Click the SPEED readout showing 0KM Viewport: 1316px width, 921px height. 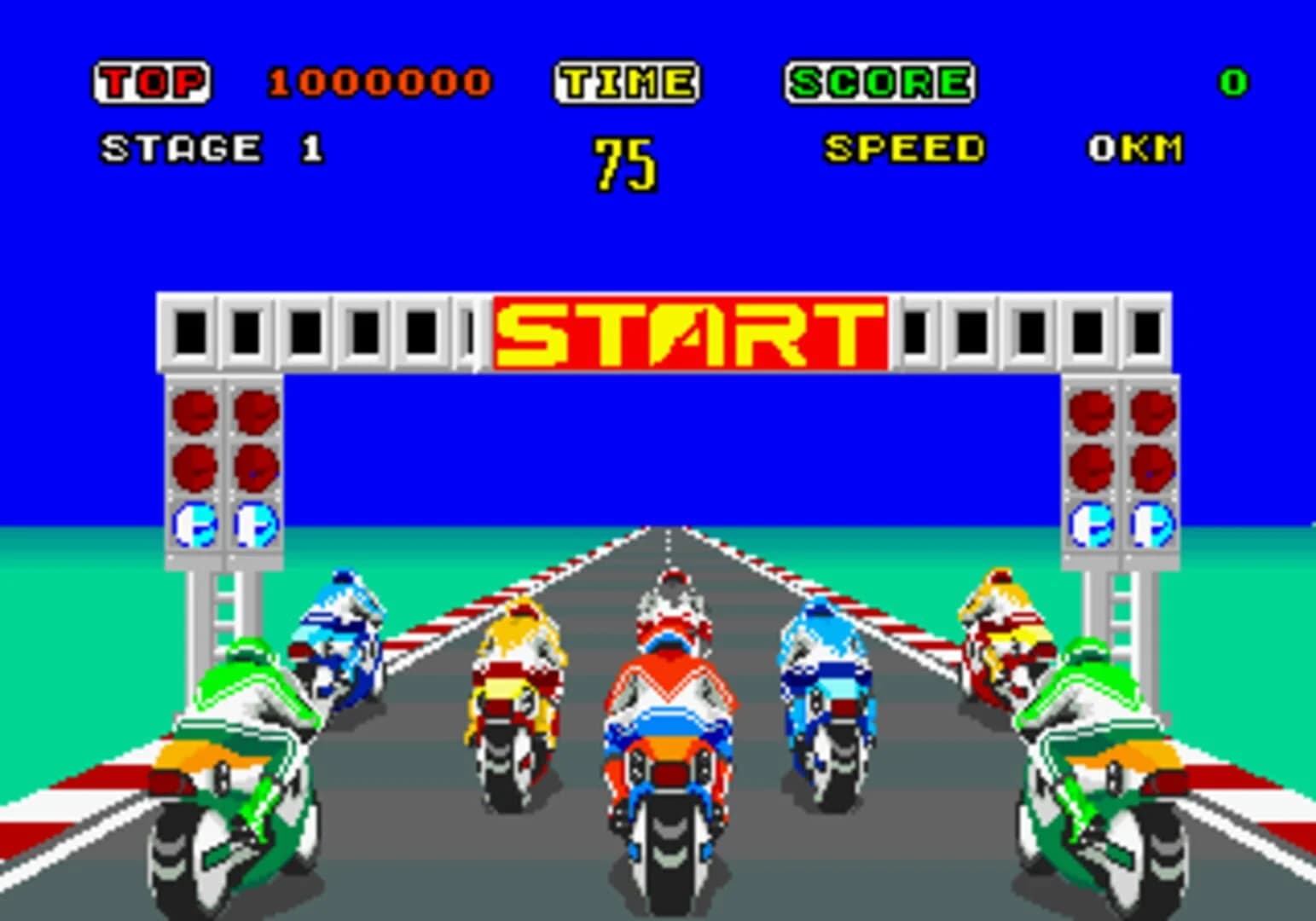pyautogui.click(x=1137, y=147)
